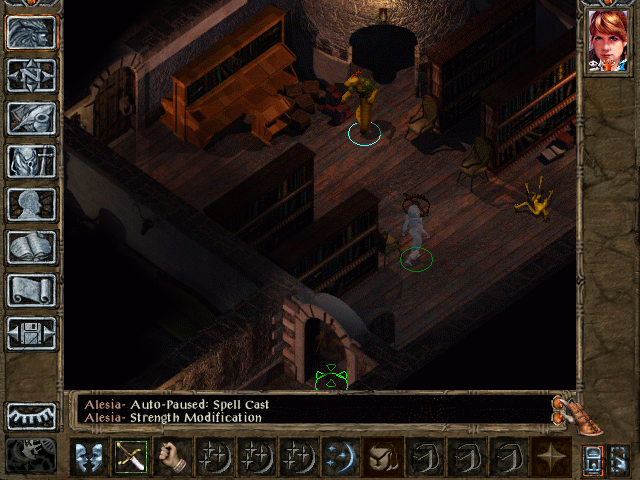The image size is (640, 480).
Task: Open the mage spellbook
Action: pyautogui.click(x=32, y=247)
